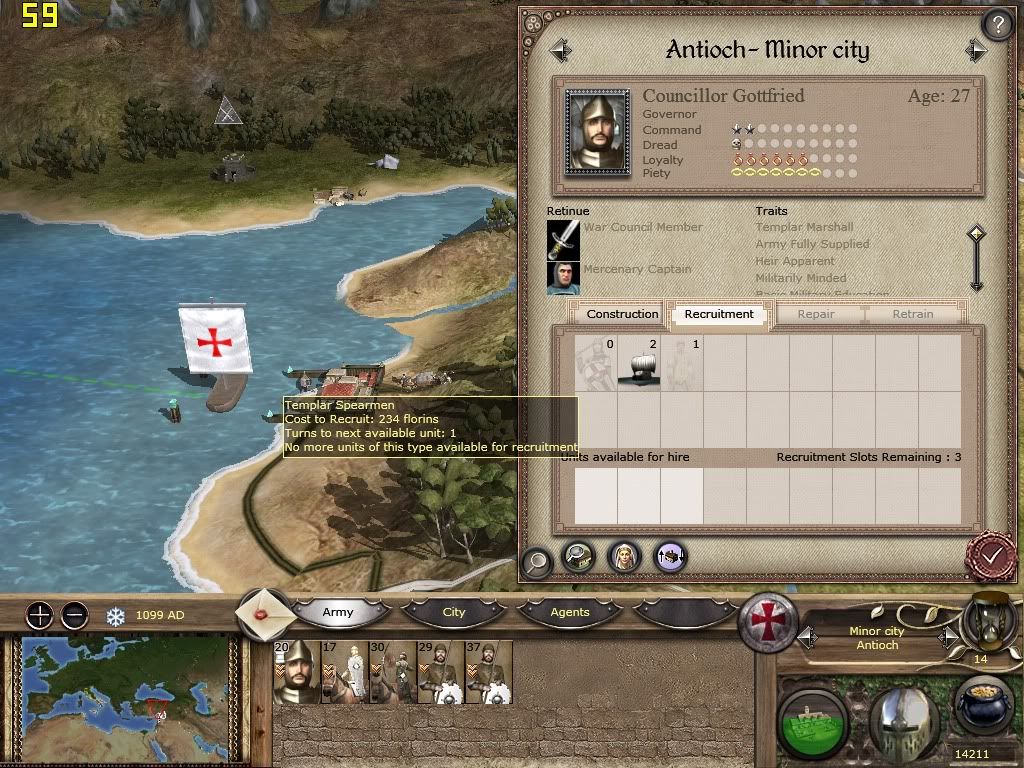
Task: Zoom in the minimap with plus button
Action: click(x=39, y=615)
